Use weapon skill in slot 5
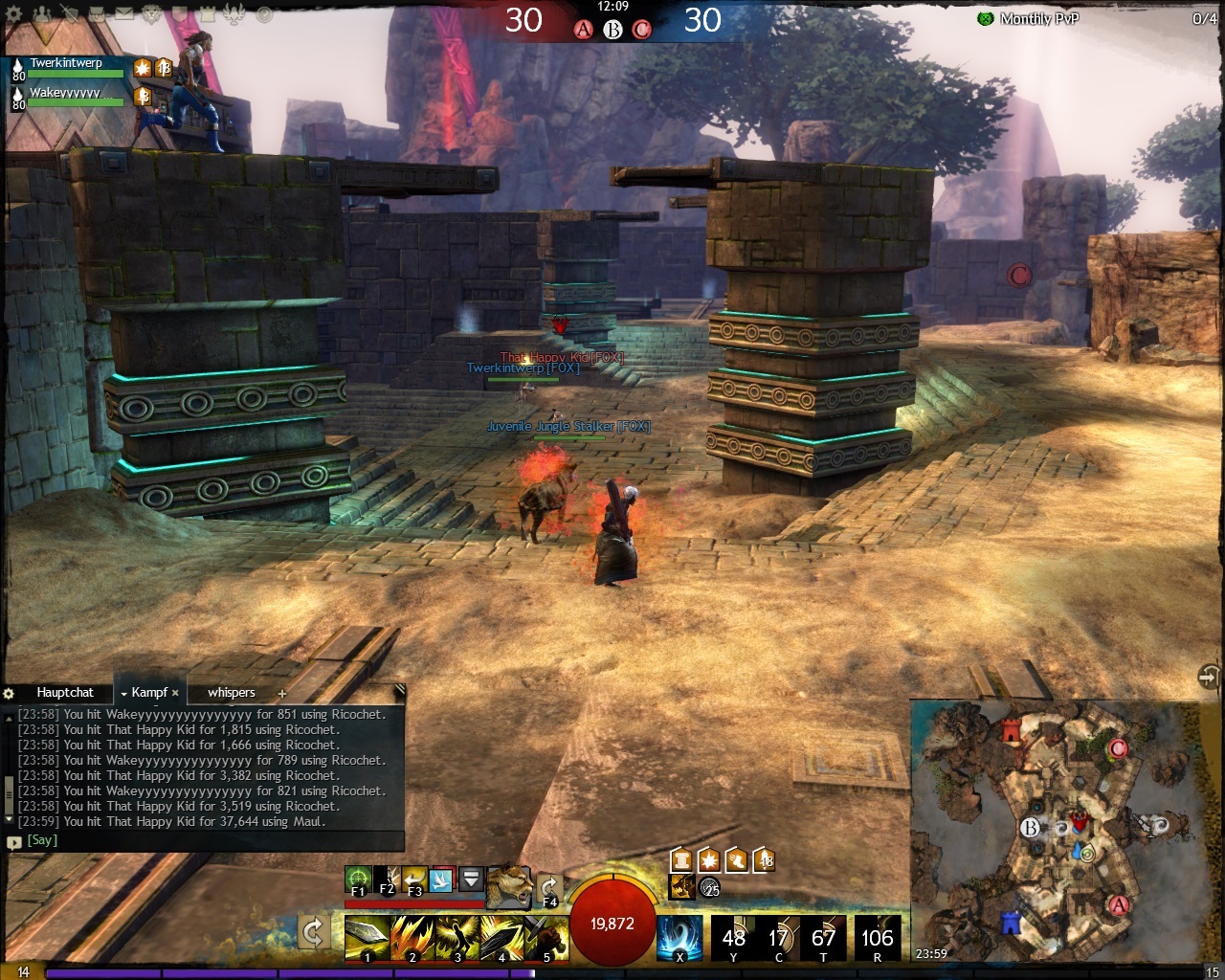The height and width of the screenshot is (980, 1225). pyautogui.click(x=546, y=937)
